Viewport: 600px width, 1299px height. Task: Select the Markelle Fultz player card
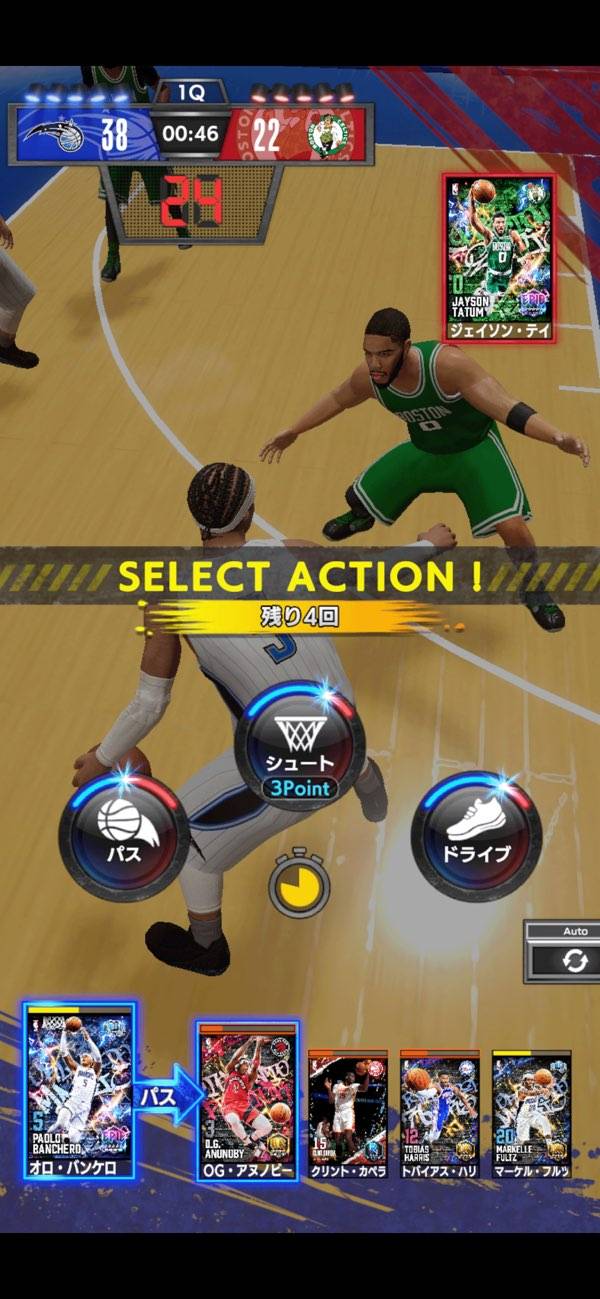[532, 1112]
